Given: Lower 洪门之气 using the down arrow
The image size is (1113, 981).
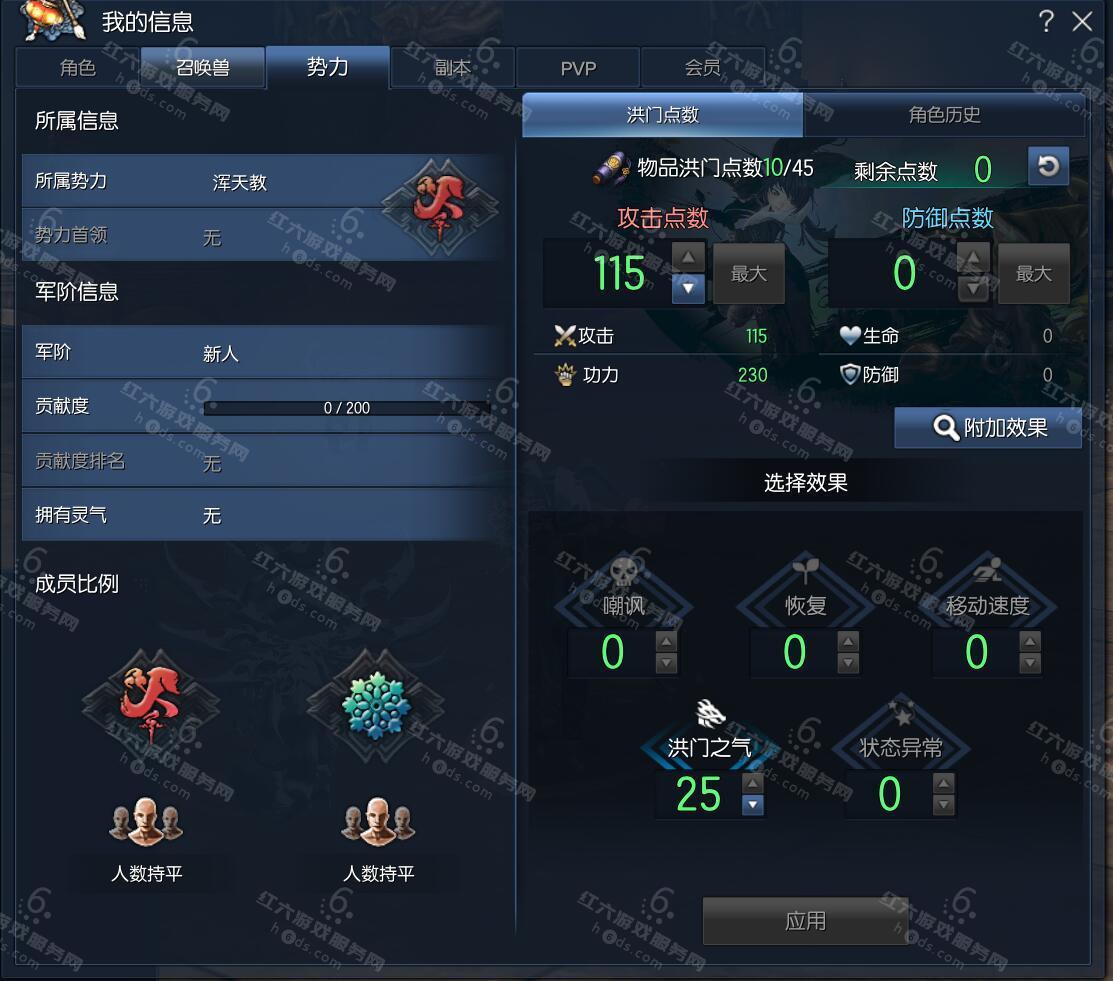Looking at the screenshot, I should [x=753, y=805].
